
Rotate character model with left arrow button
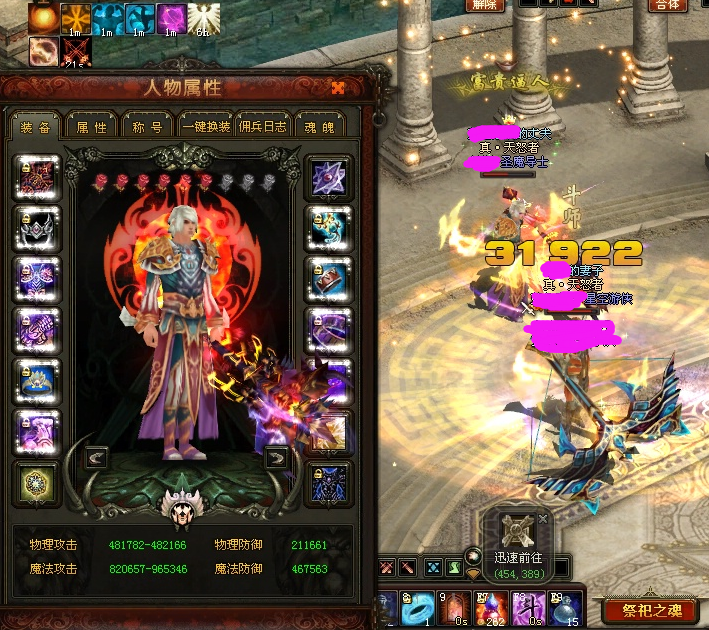click(97, 458)
